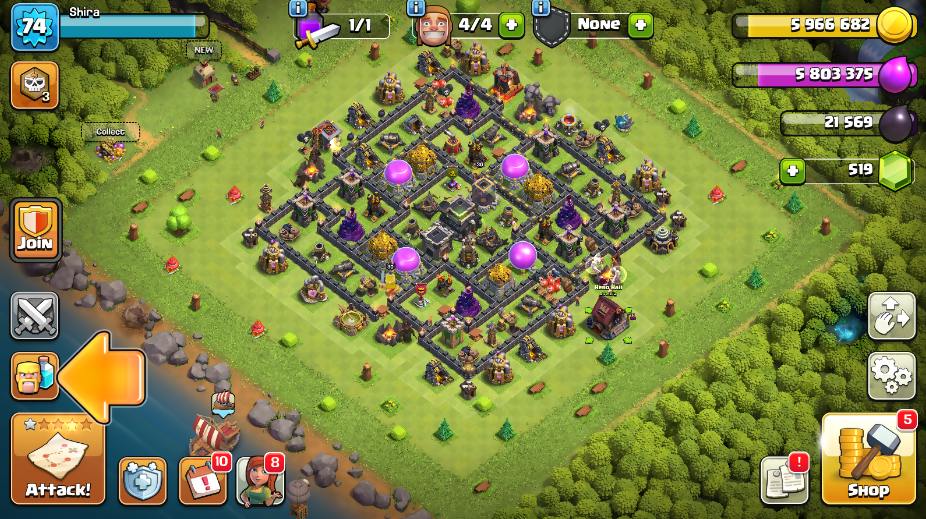Open the level 74 player profile badge
The height and width of the screenshot is (519, 926).
34,27
